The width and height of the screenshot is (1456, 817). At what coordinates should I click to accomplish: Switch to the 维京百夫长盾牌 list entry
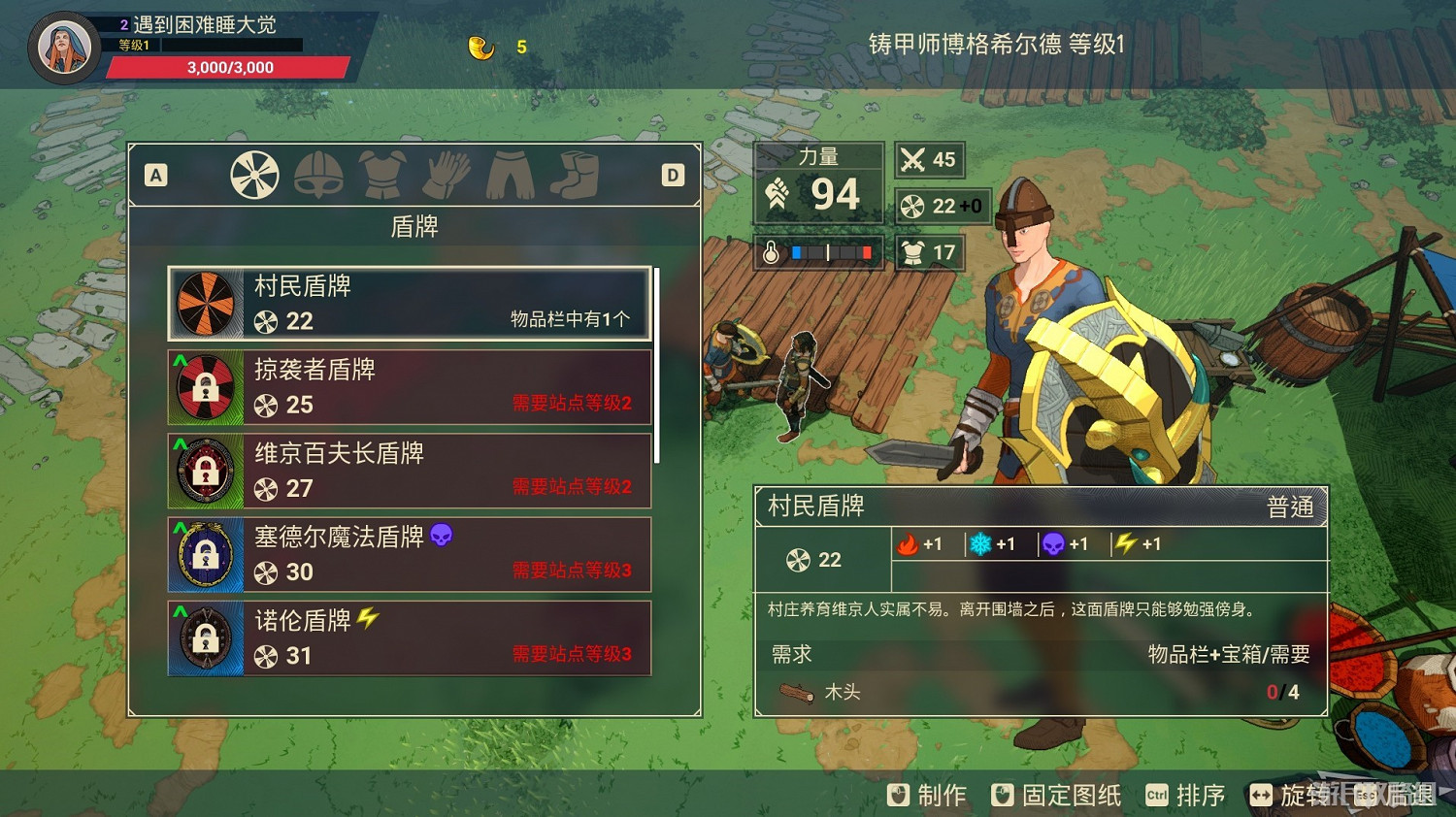tap(408, 472)
